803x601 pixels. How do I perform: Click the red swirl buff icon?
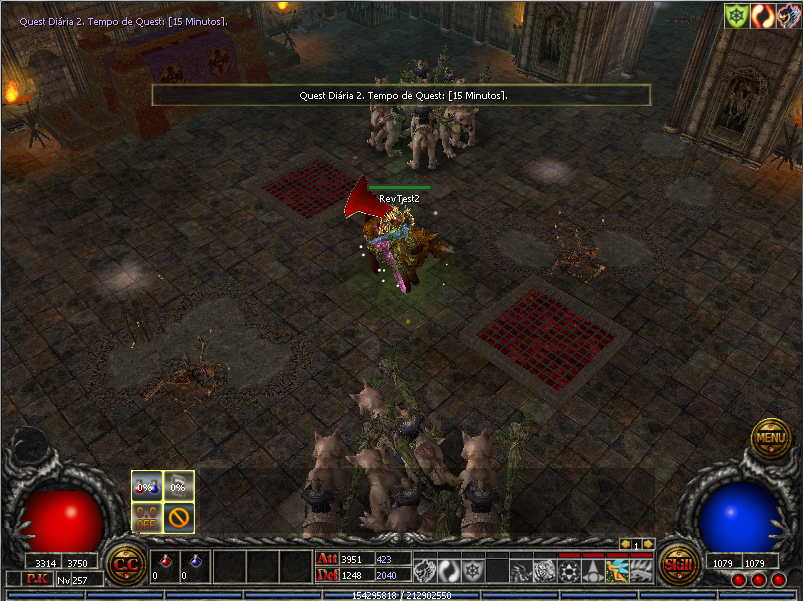tap(763, 15)
